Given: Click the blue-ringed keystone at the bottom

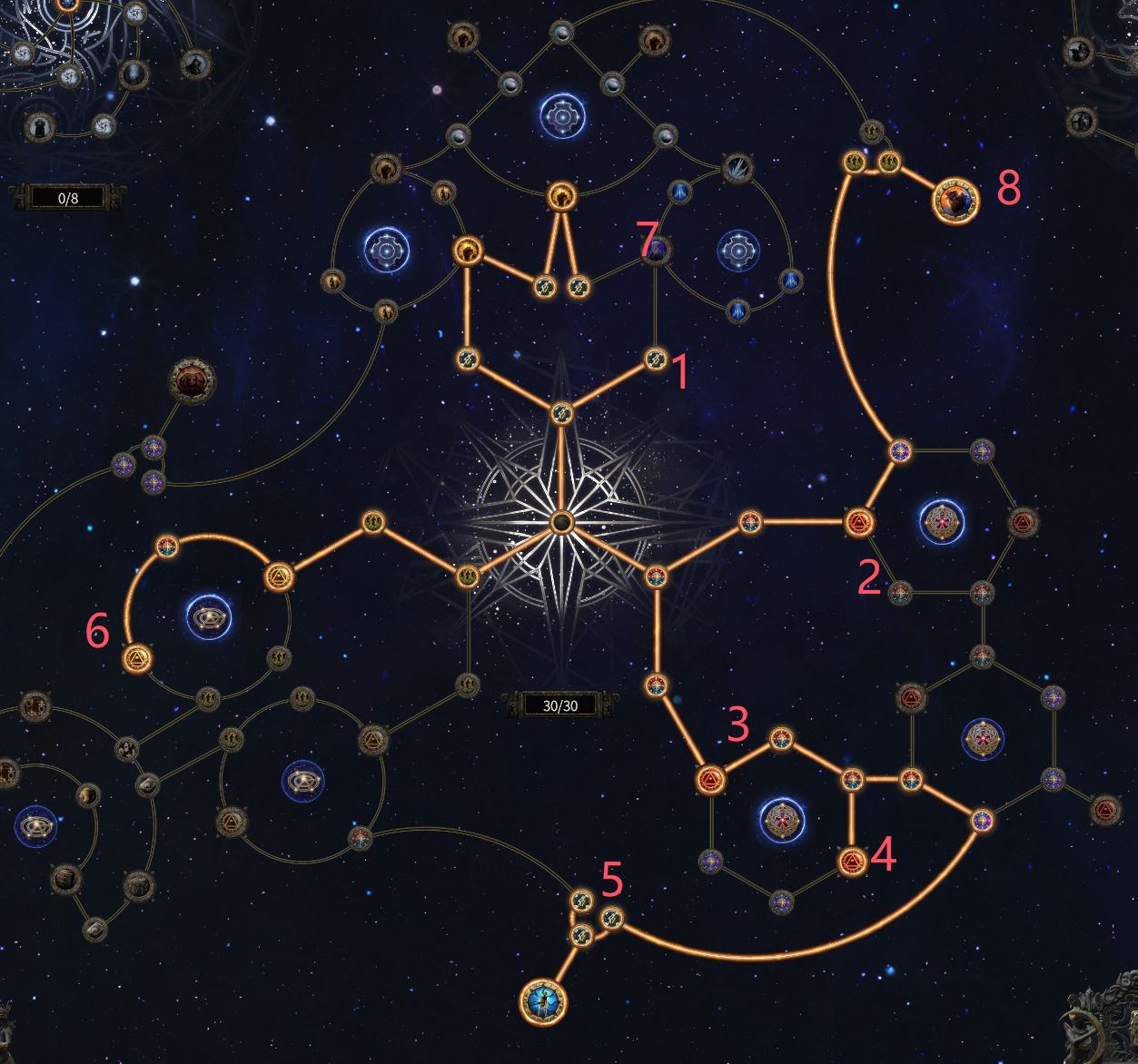Looking at the screenshot, I should pyautogui.click(x=543, y=1002).
